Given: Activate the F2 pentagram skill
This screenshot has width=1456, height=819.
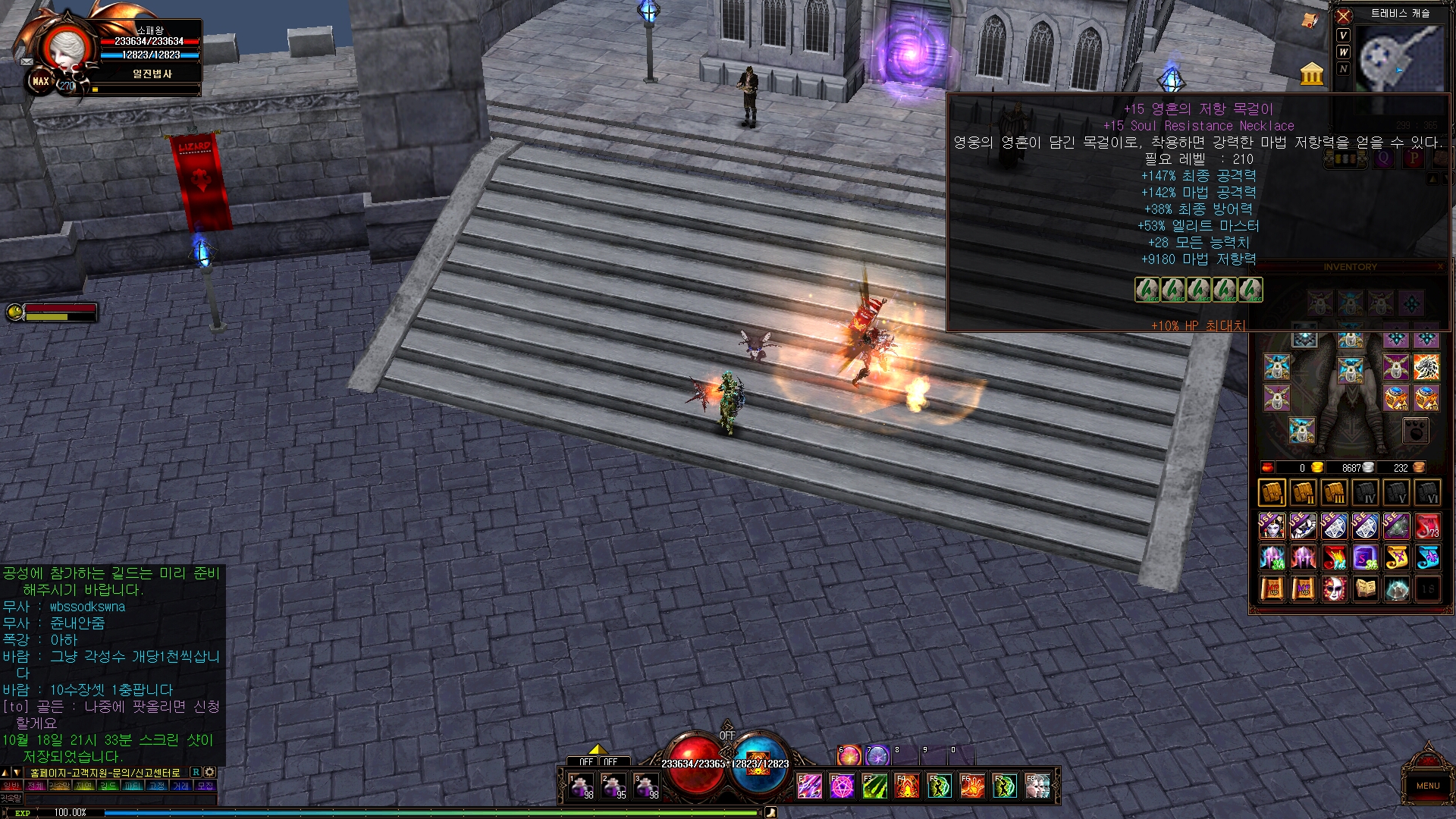Looking at the screenshot, I should [x=842, y=786].
